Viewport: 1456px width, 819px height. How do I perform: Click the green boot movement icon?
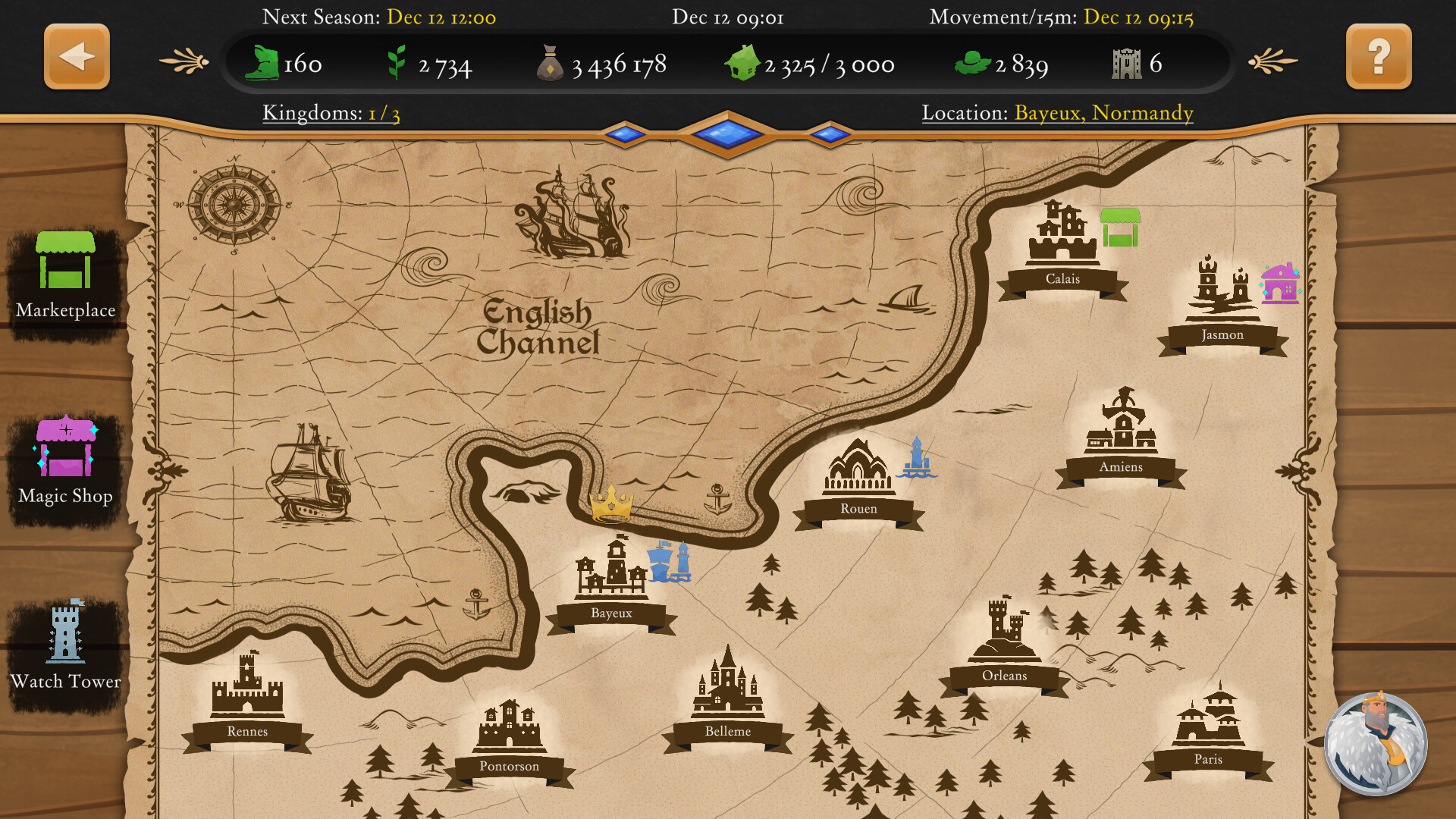point(264,62)
